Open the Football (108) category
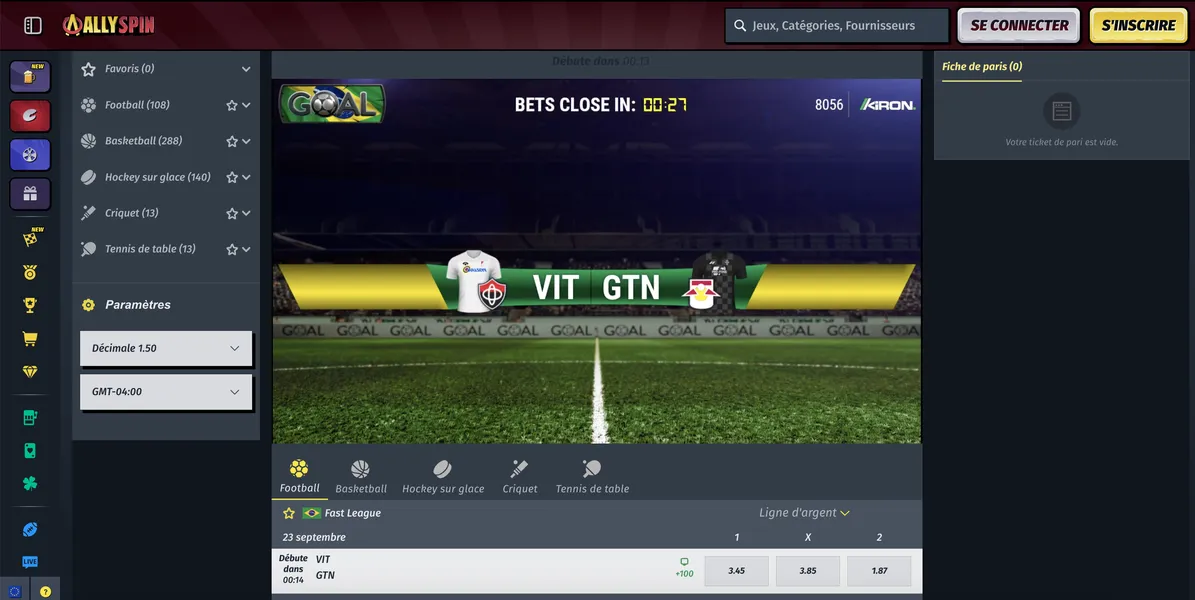Image resolution: width=1195 pixels, height=600 pixels. (138, 105)
